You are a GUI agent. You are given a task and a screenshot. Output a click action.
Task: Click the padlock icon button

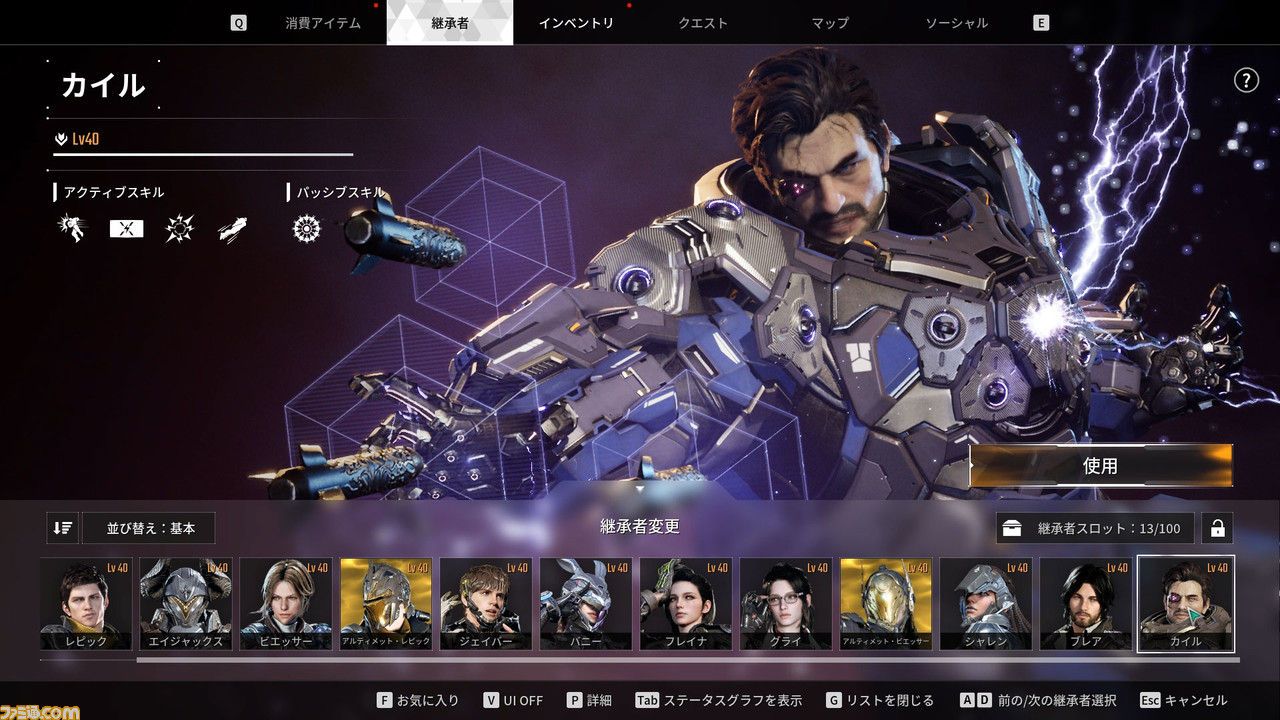pyautogui.click(x=1217, y=528)
